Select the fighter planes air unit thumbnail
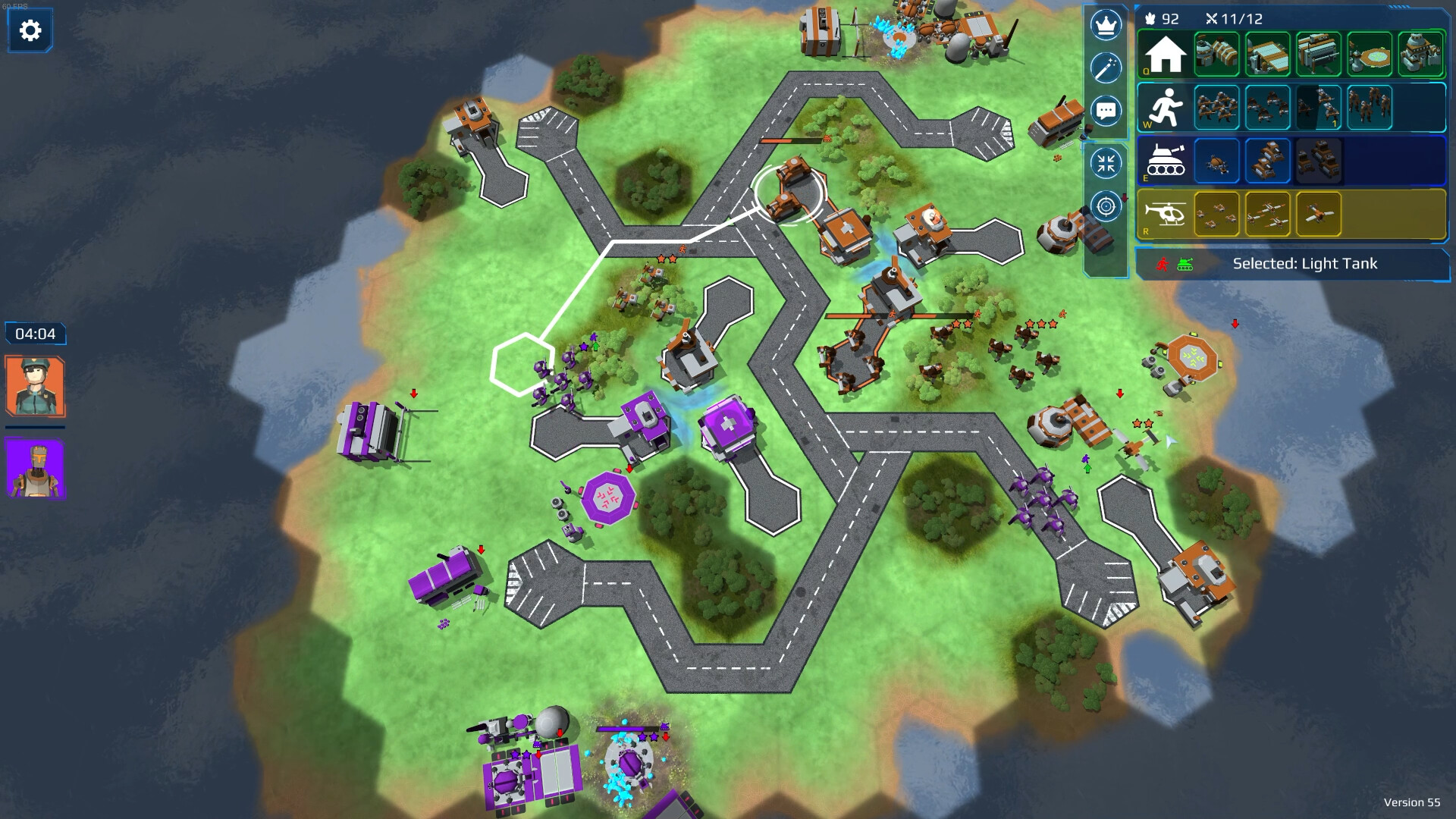The width and height of the screenshot is (1456, 819). (x=1266, y=213)
